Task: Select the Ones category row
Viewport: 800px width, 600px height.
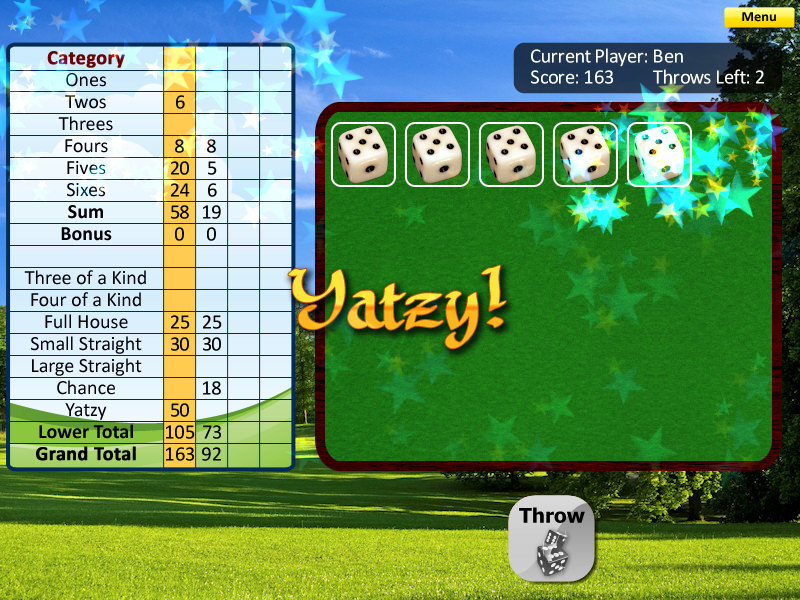Action: click(86, 80)
